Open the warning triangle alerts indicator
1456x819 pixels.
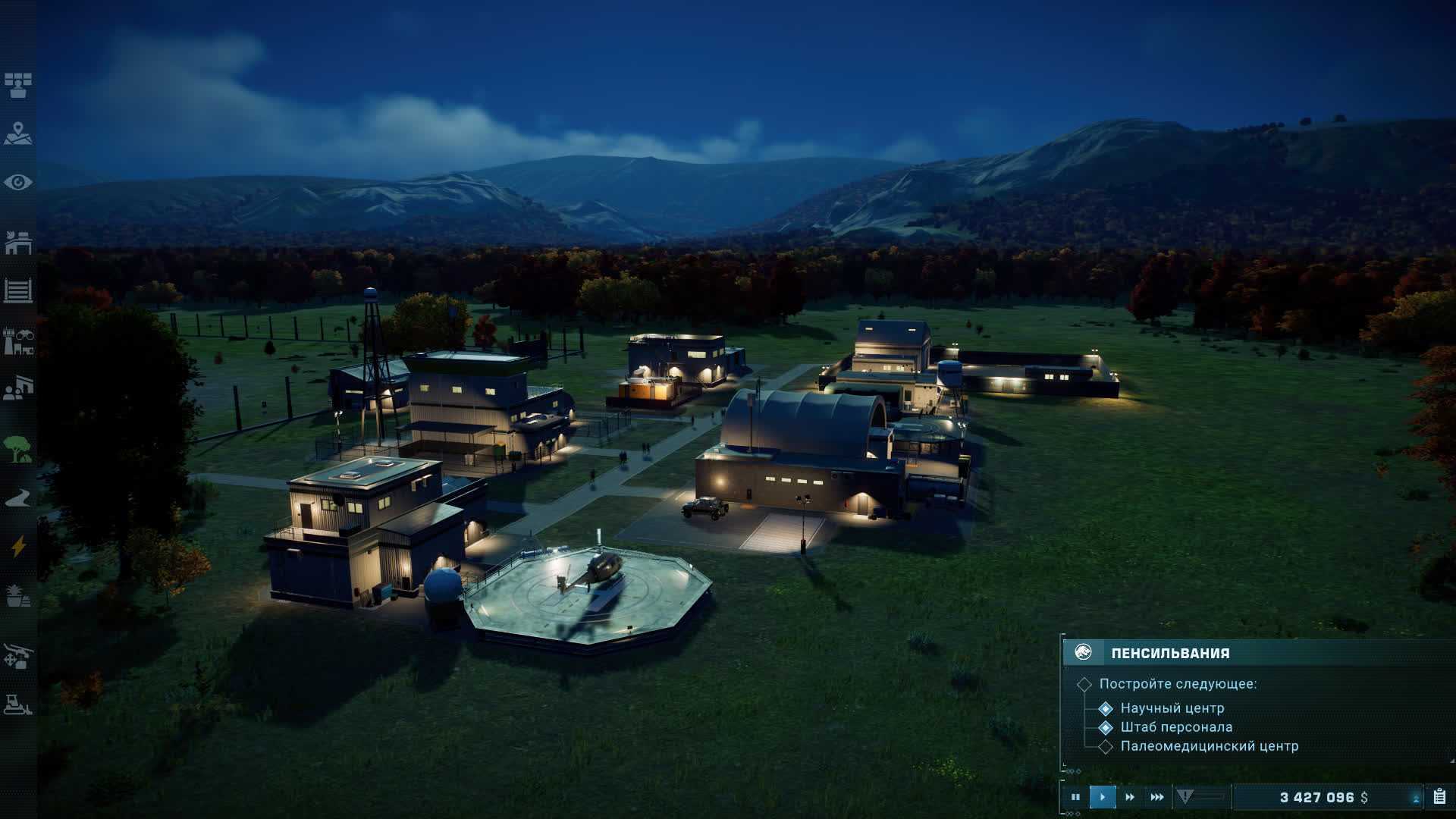1185,796
